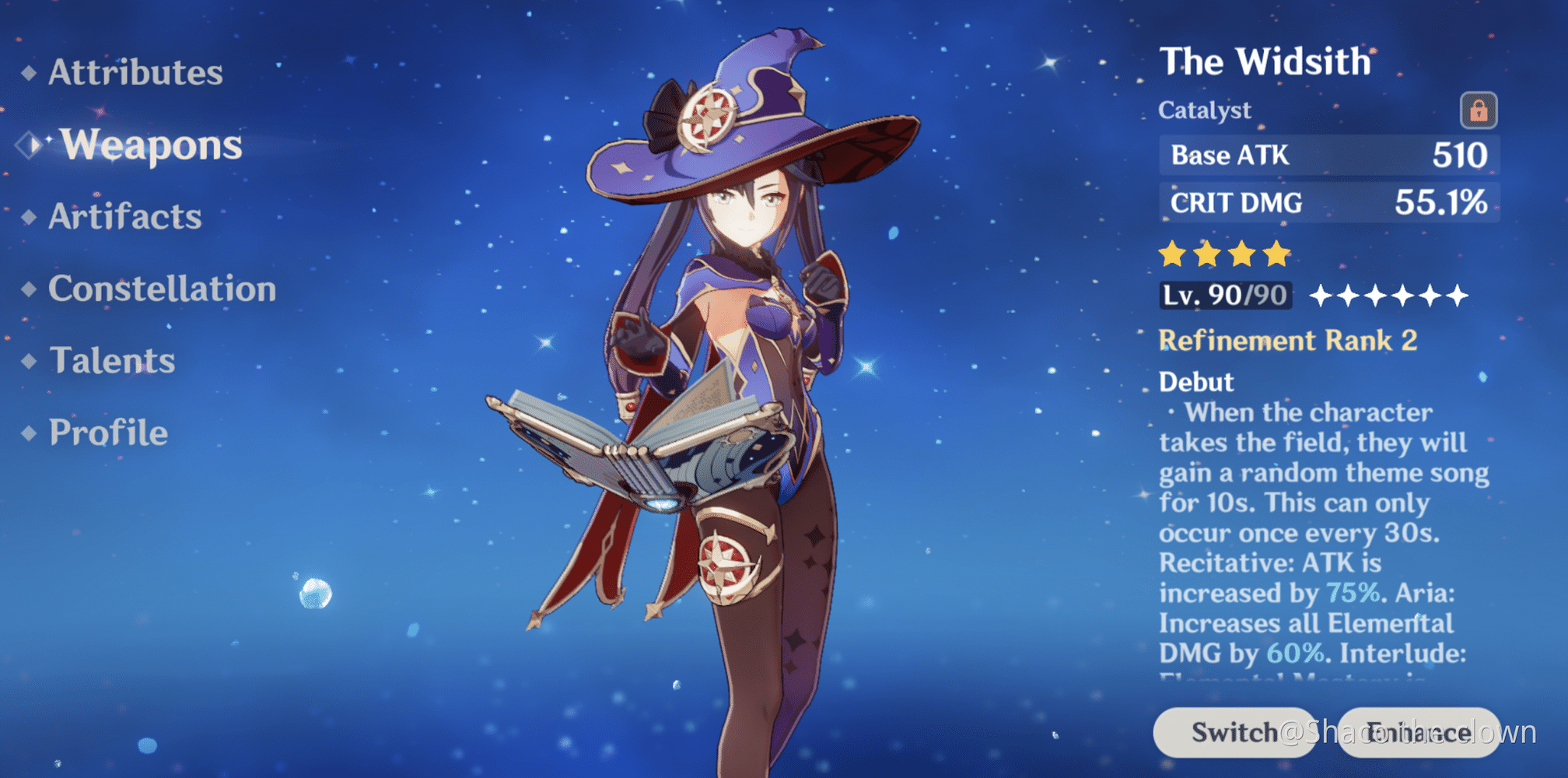Click the diamond icon beside Talents
The image size is (1568, 778).
30,361
